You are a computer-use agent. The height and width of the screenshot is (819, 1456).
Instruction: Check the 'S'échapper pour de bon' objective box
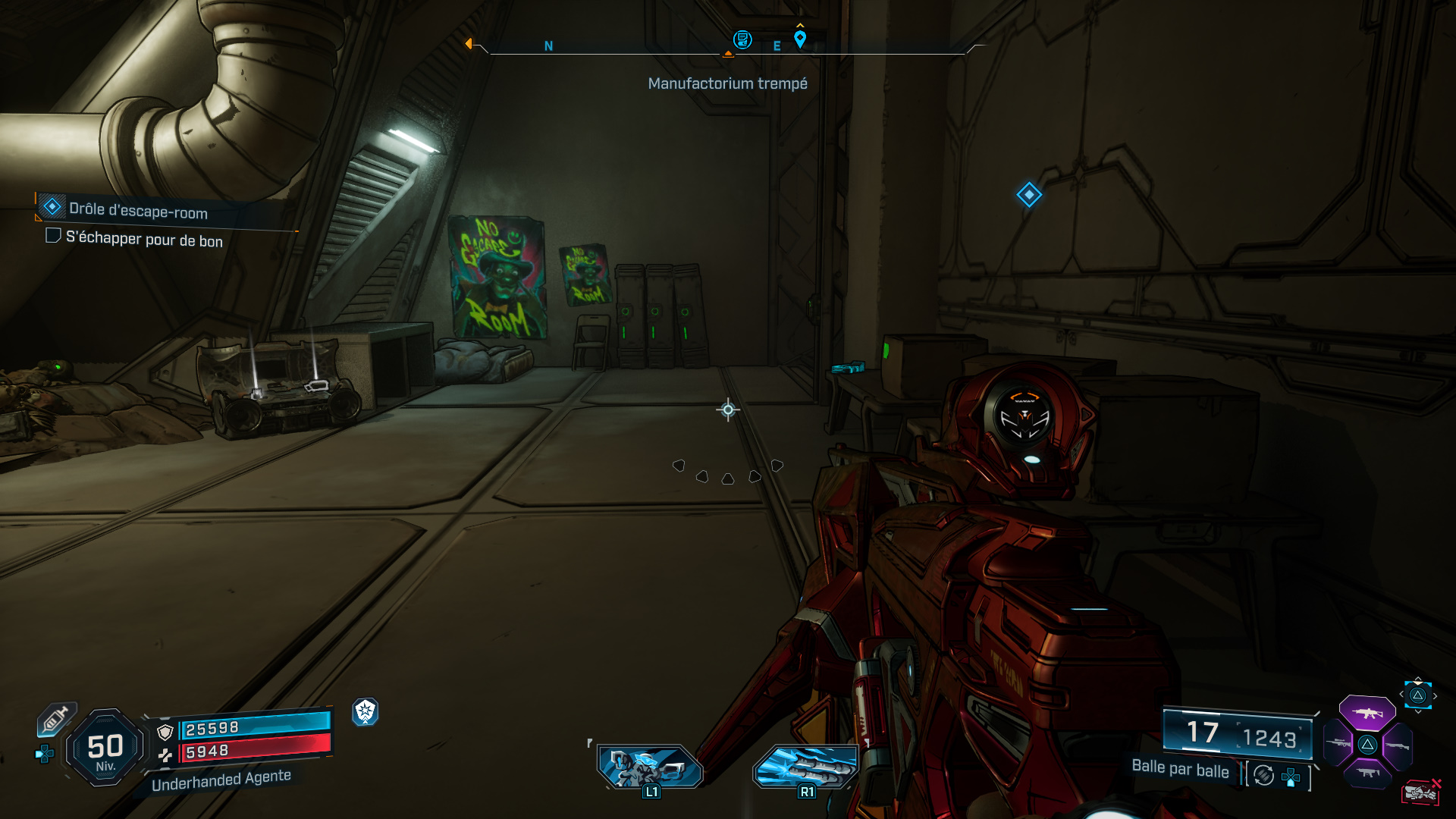click(53, 237)
